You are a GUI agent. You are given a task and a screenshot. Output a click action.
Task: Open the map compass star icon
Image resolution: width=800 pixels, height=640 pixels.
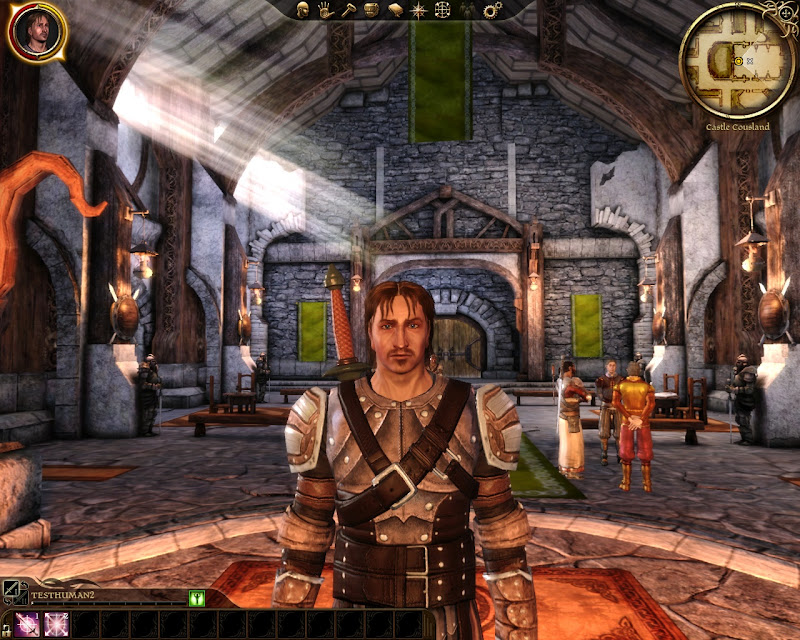pyautogui.click(x=419, y=10)
